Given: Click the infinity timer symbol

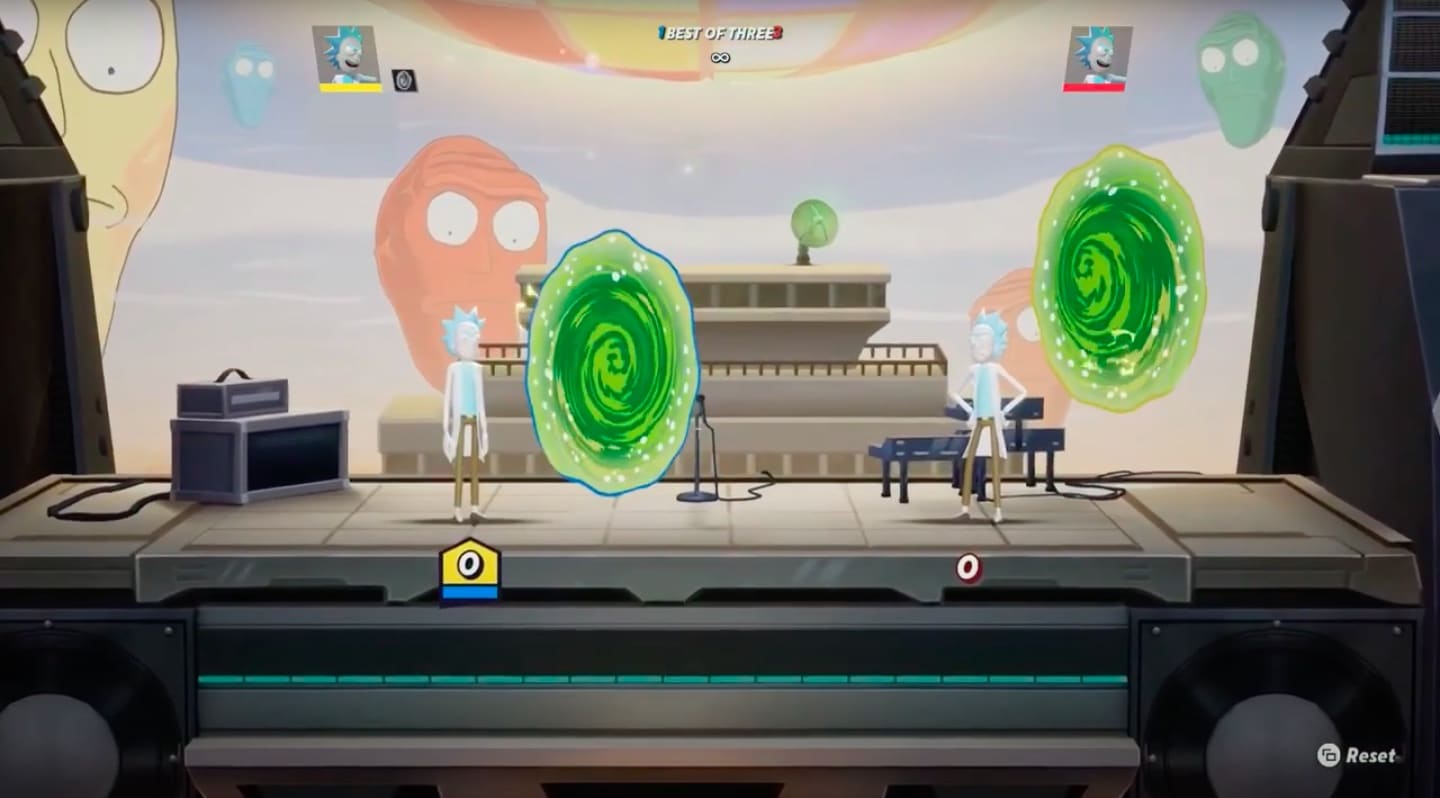Looking at the screenshot, I should click(x=718, y=57).
